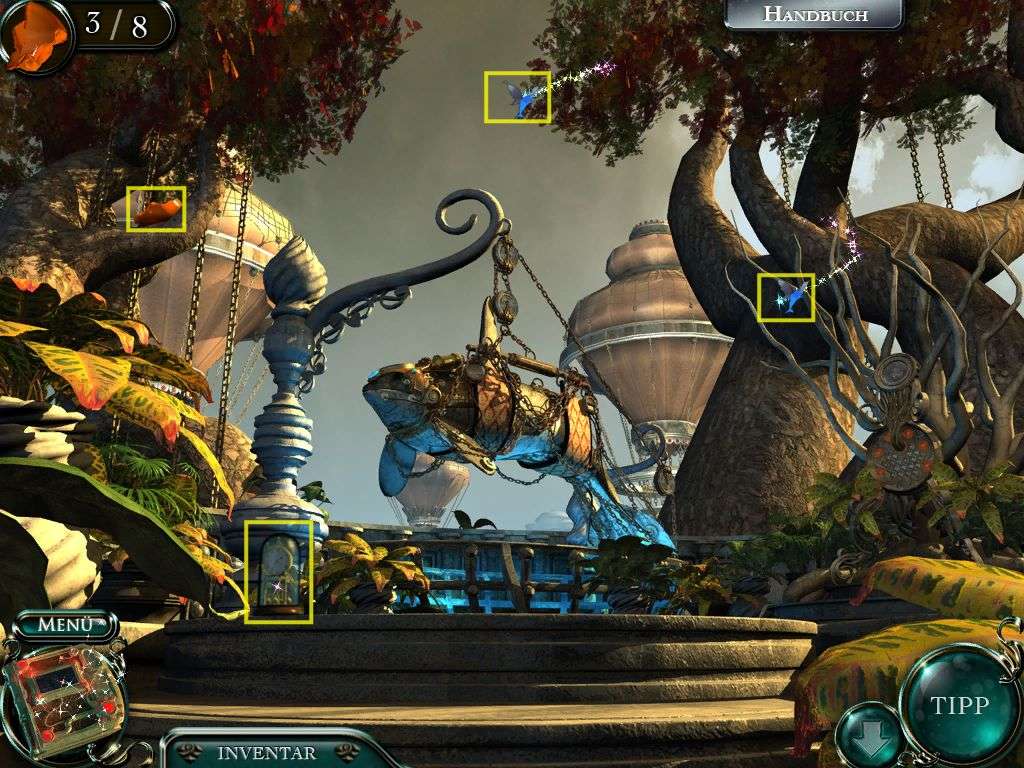The width and height of the screenshot is (1024, 768).
Task: Expand the Inventar panel
Action: [x=267, y=753]
